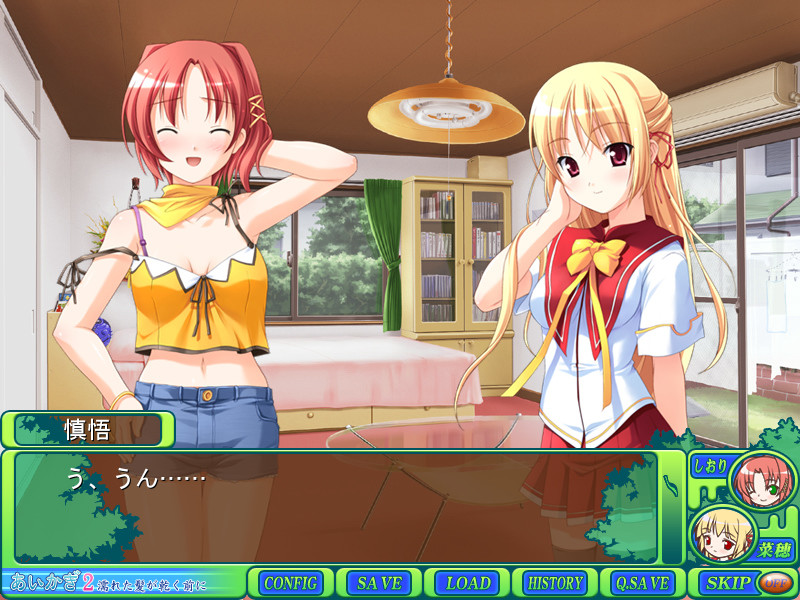
Task: Open the CONFIG settings
Action: click(x=291, y=583)
